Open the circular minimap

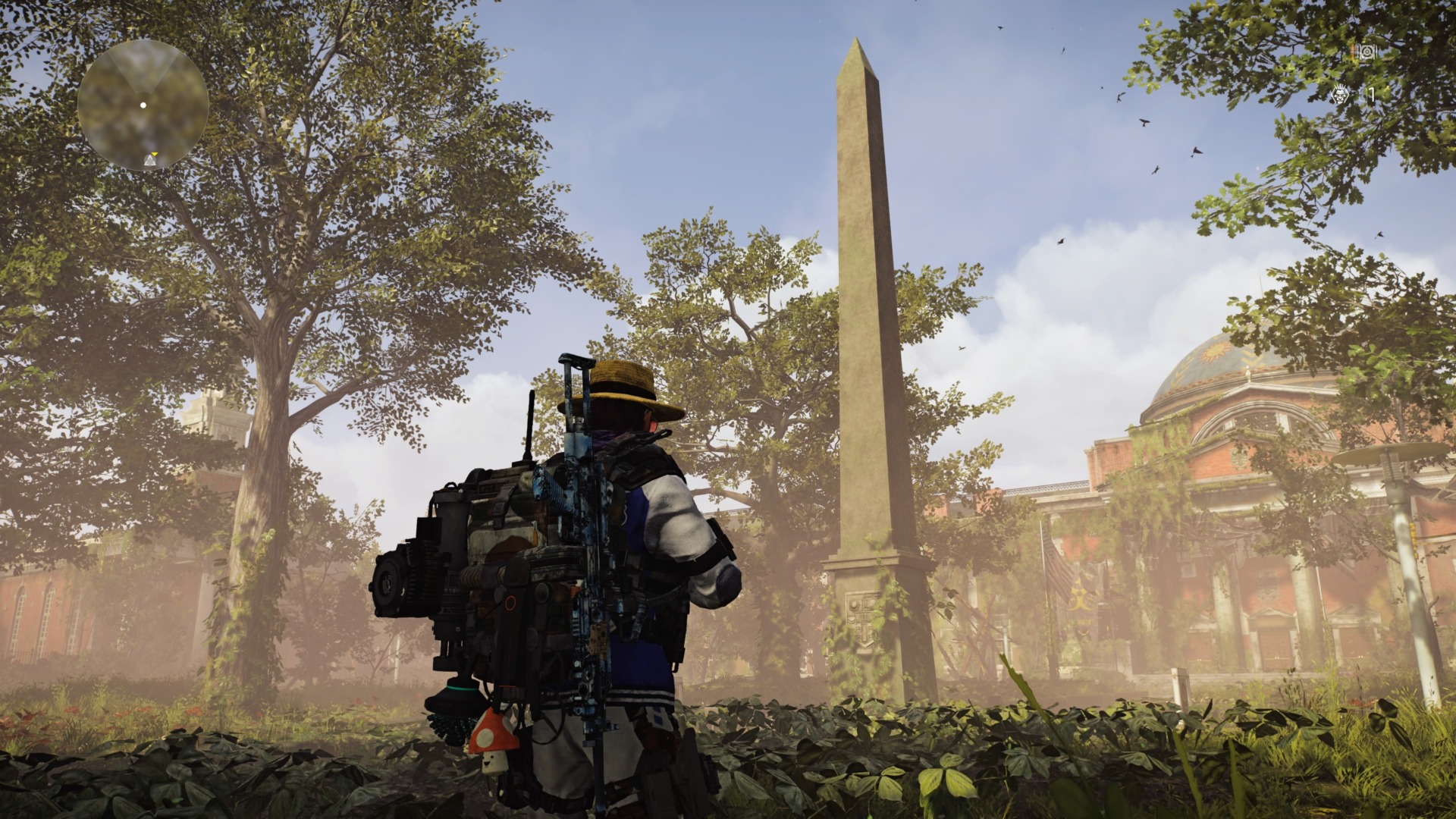pos(143,105)
